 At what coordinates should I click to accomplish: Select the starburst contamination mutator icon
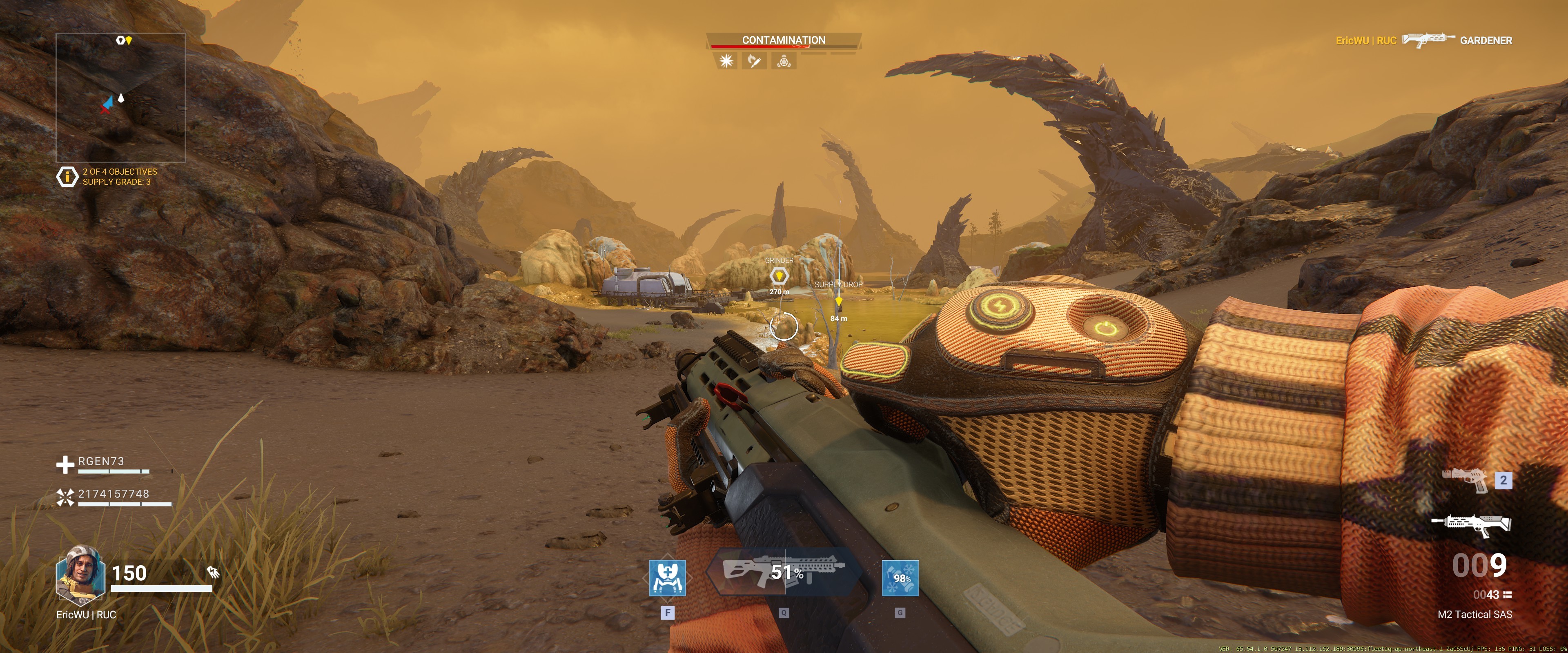(x=726, y=61)
